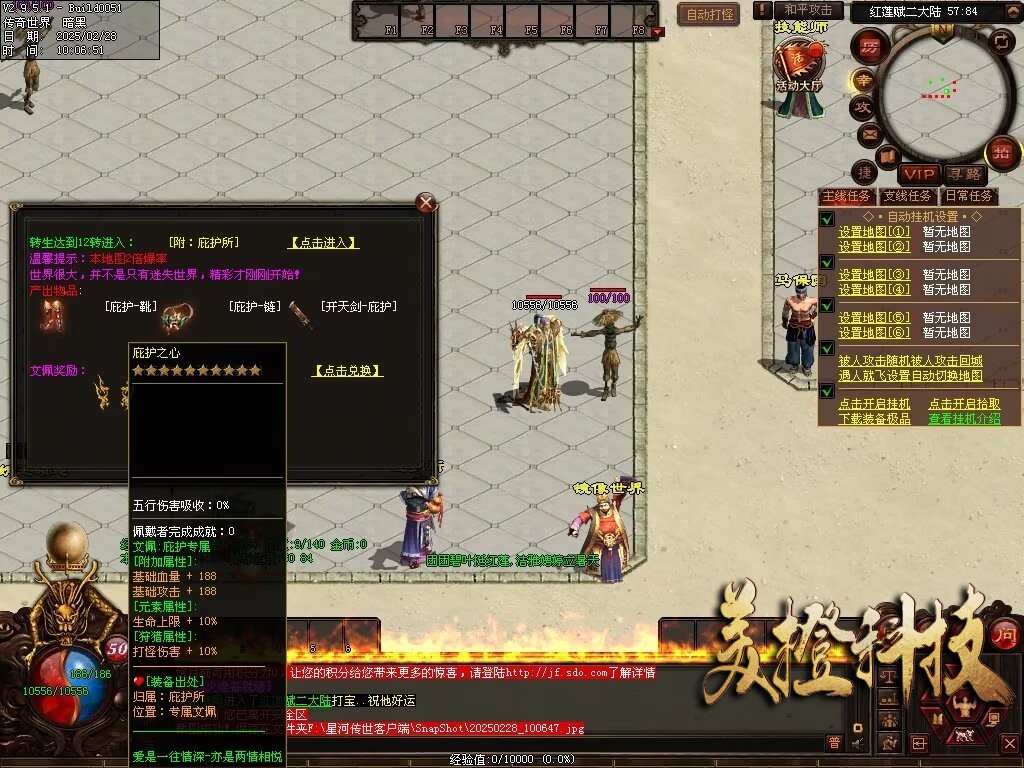The image size is (1024, 768).
Task: Switch to the 日常任务 daily quest tab
Action: pyautogui.click(x=969, y=196)
